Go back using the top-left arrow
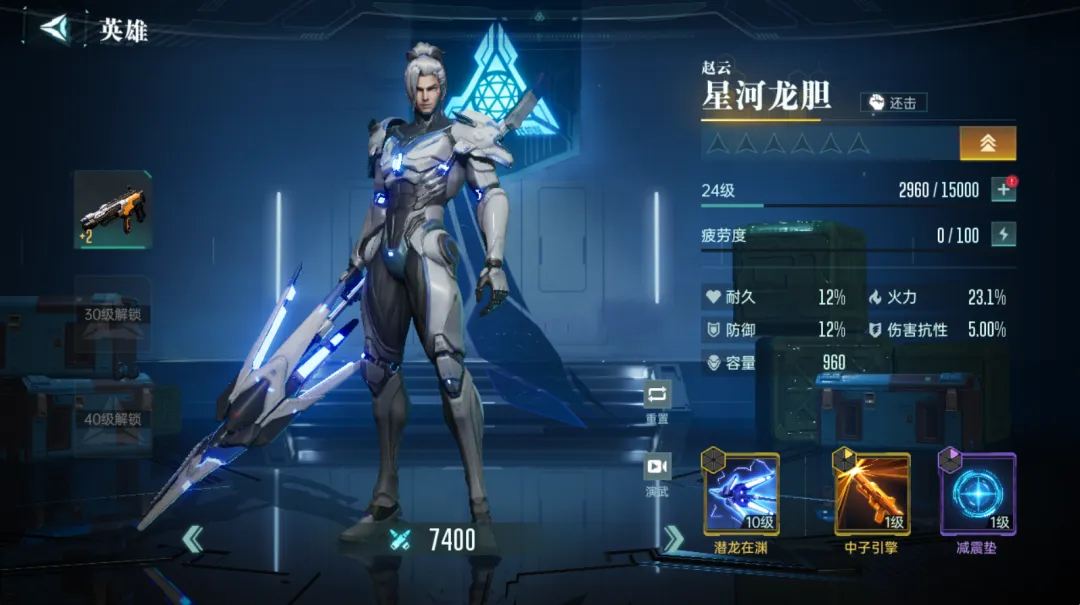Viewport: 1080px width, 605px height. (57, 28)
